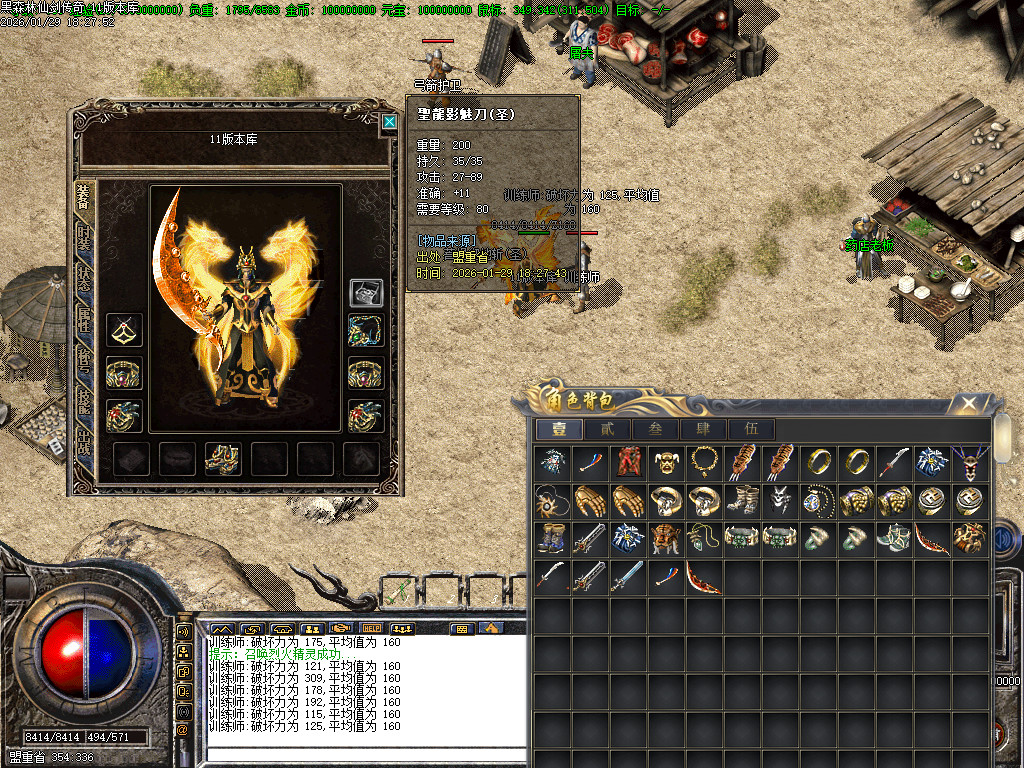Pick the gold necklace in the bag

705,462
